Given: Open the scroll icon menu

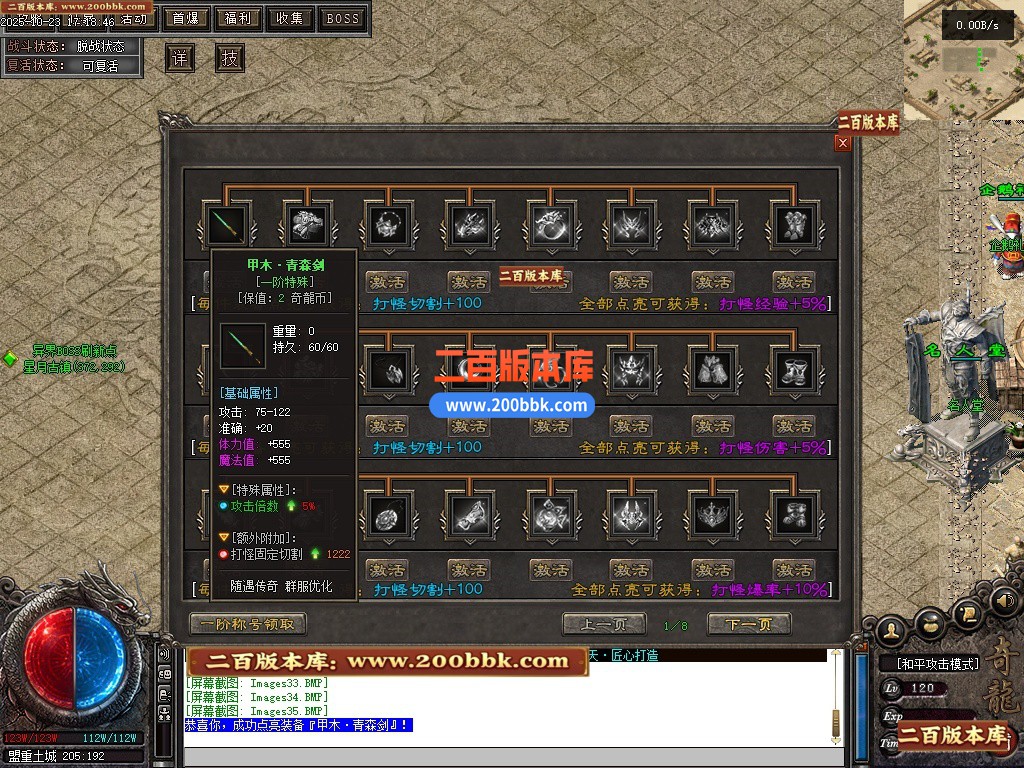Looking at the screenshot, I should (967, 612).
